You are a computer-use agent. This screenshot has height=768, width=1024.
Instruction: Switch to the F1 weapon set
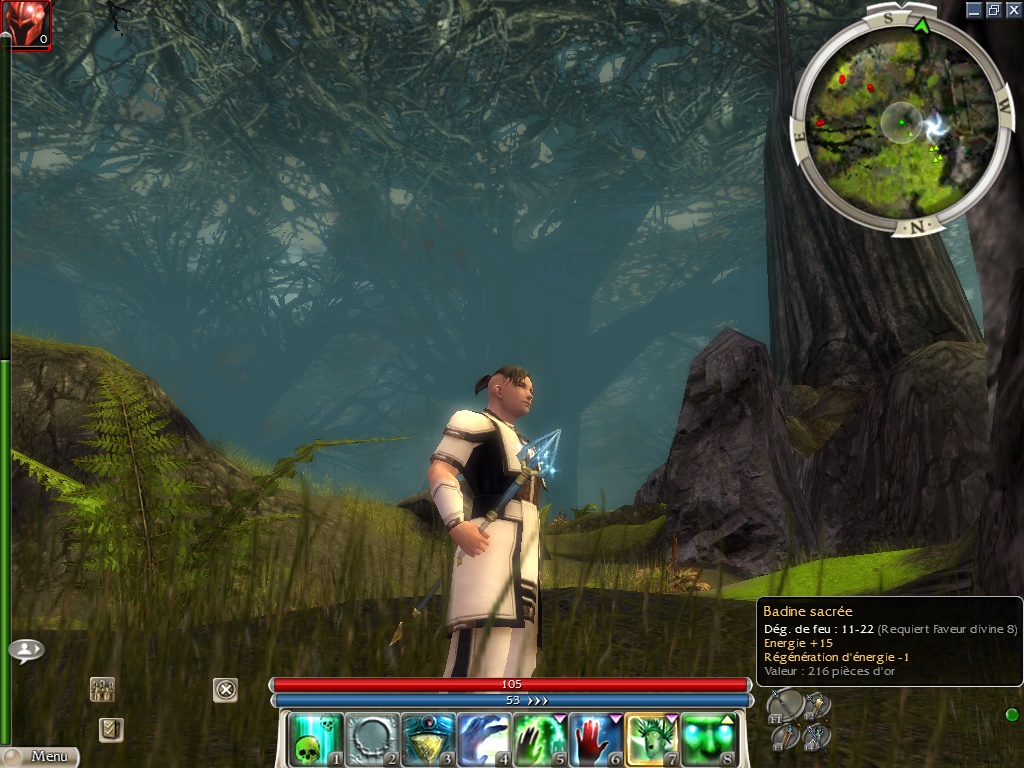787,706
